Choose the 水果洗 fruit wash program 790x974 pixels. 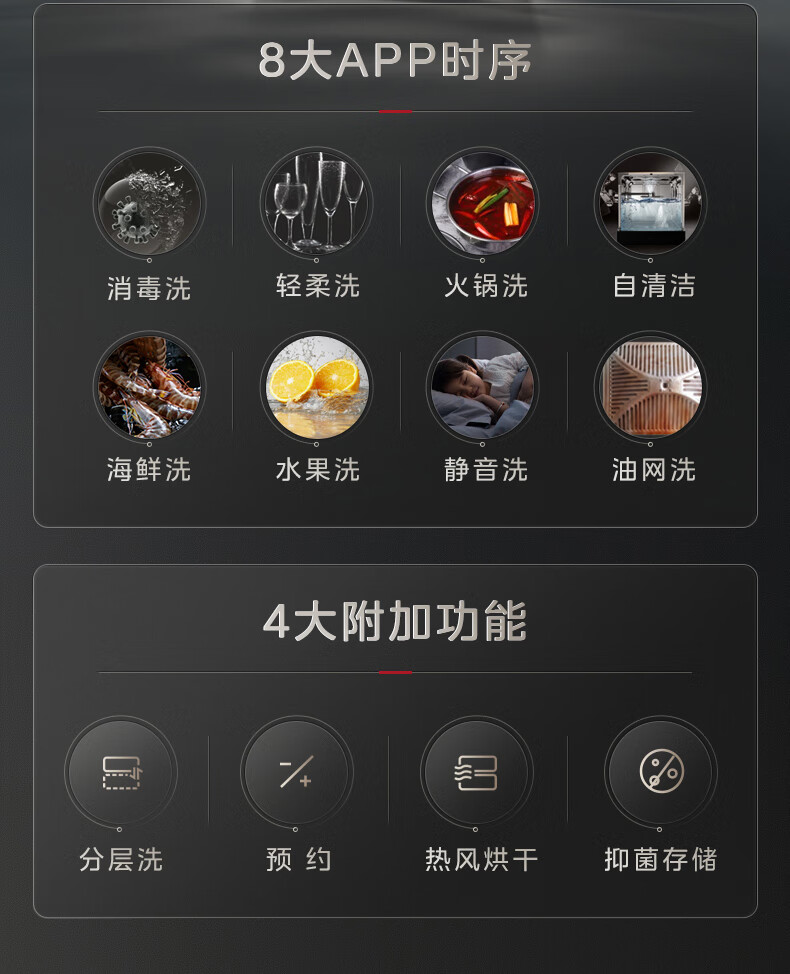pos(316,387)
